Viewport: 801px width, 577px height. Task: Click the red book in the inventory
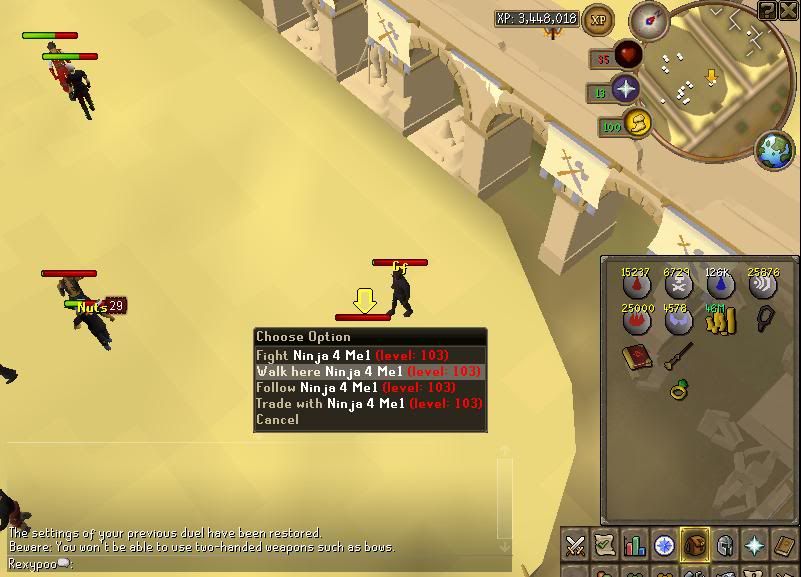[635, 357]
